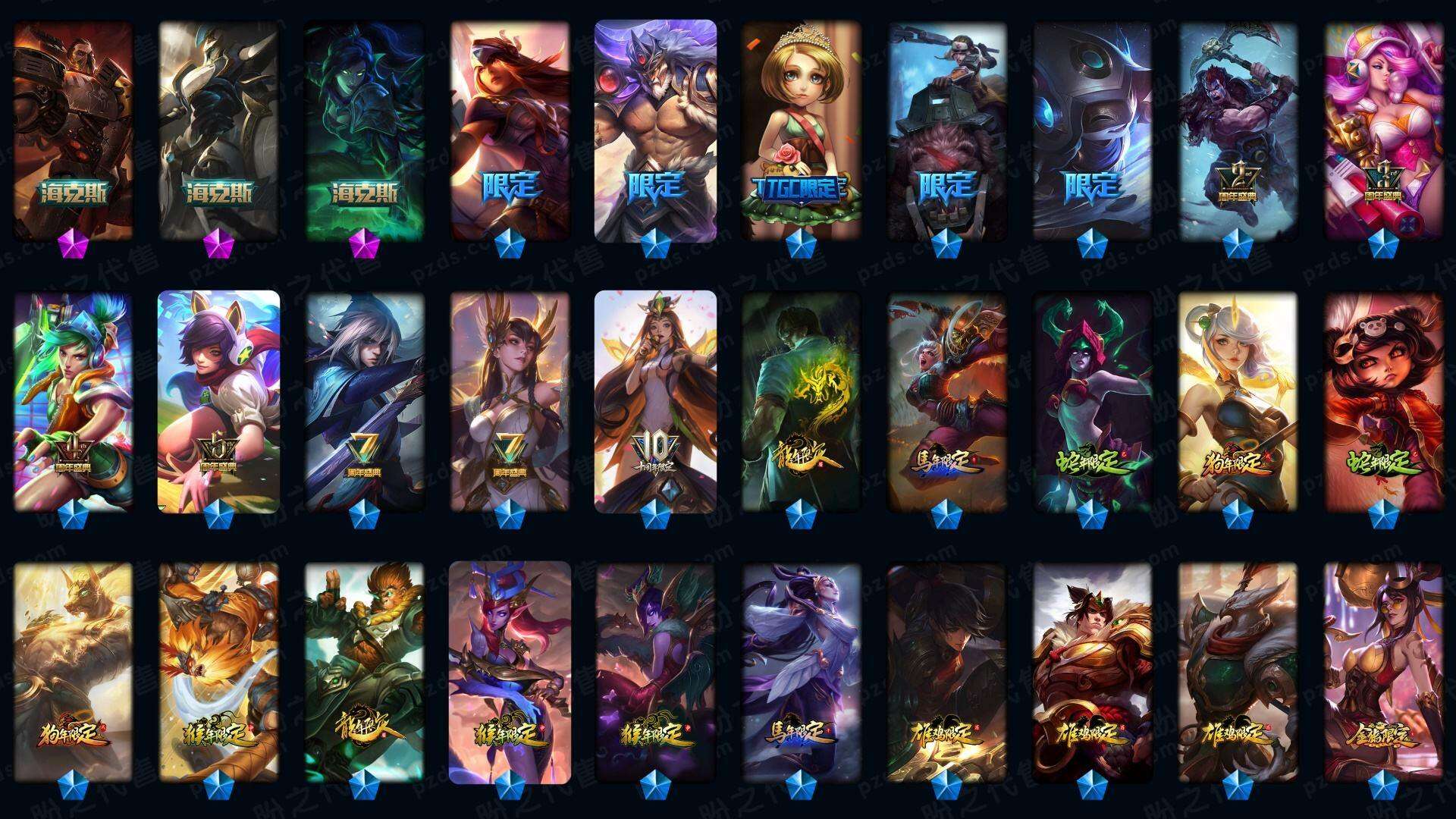Select the 2nd anniversary axe-wielding skin card

point(1238,130)
